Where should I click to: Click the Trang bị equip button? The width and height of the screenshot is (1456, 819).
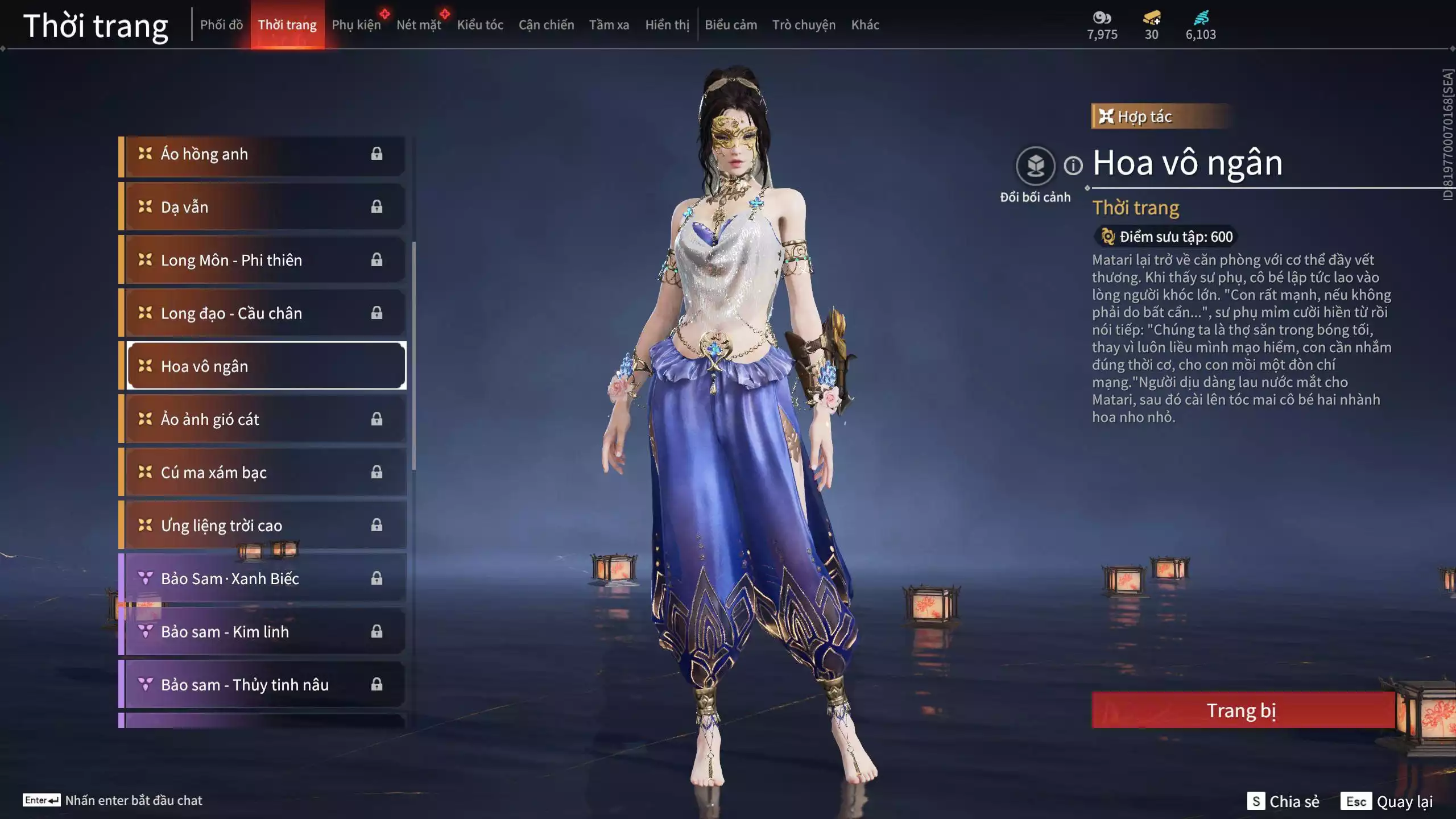1243,710
